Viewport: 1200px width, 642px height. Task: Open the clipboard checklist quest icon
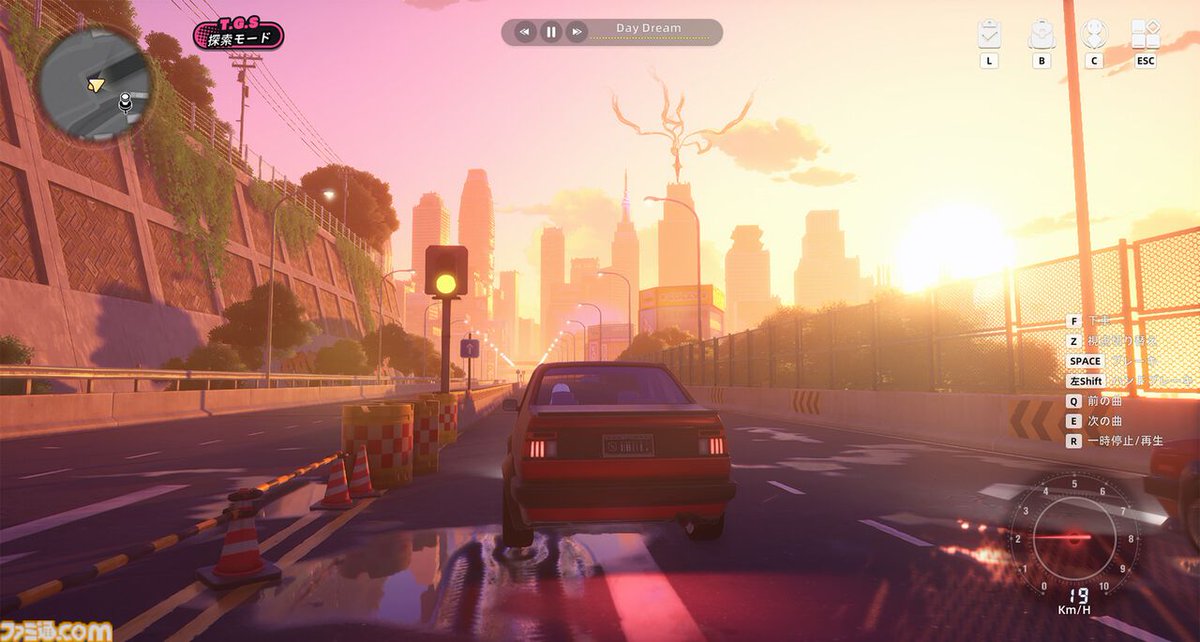(x=990, y=34)
